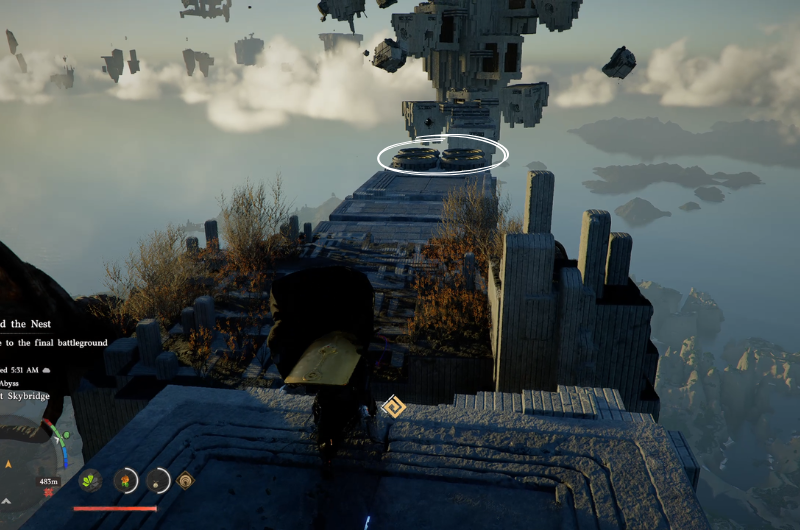800x530 pixels.
Task: Click the gold diamond spiral skill icon
Action: (x=185, y=480)
